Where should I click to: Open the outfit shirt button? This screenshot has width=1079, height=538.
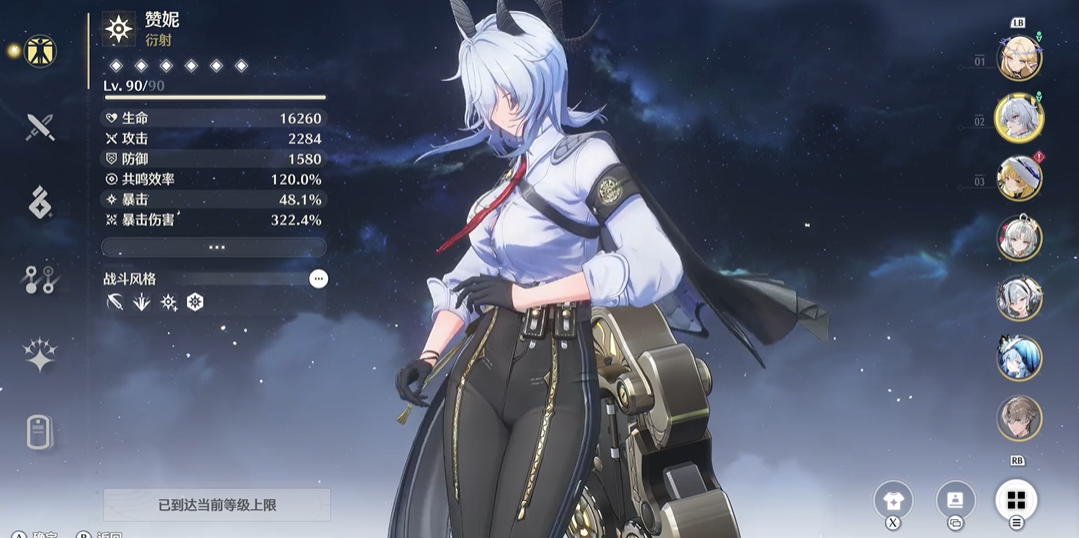(x=893, y=499)
